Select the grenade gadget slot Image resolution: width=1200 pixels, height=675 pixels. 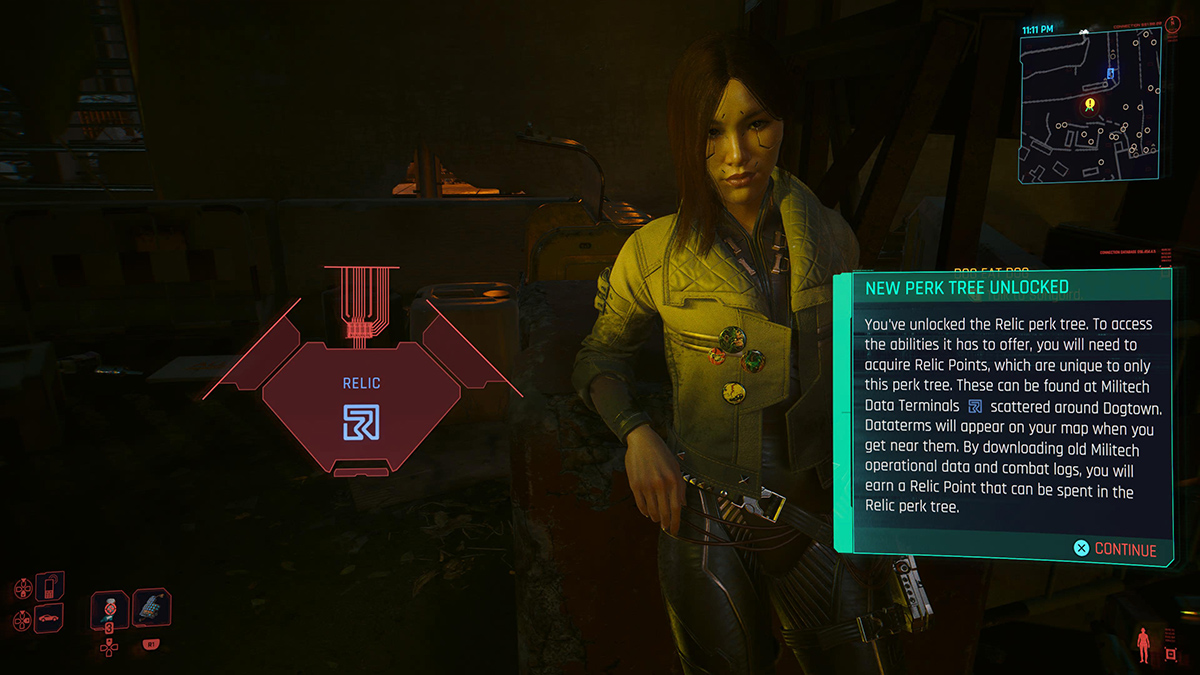(x=151, y=607)
